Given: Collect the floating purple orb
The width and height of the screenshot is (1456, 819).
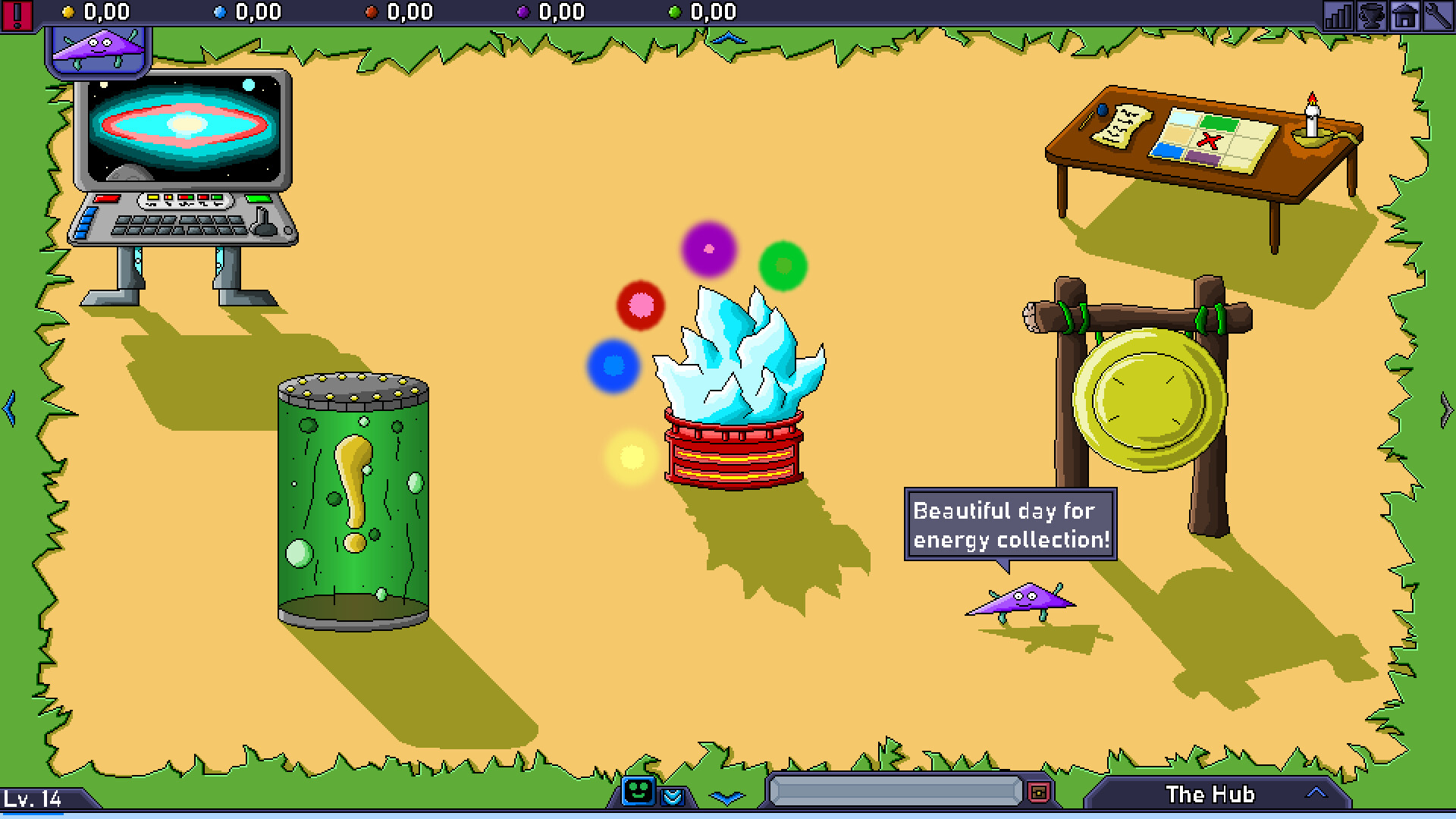Looking at the screenshot, I should [708, 249].
